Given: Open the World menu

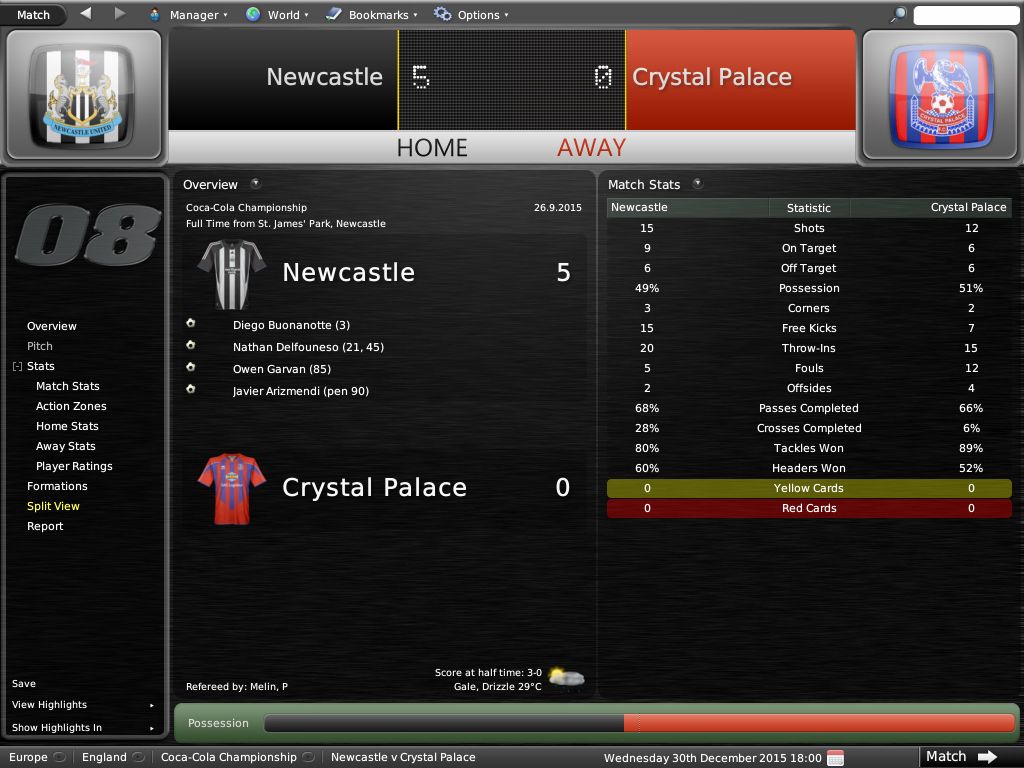Looking at the screenshot, I should (x=277, y=15).
